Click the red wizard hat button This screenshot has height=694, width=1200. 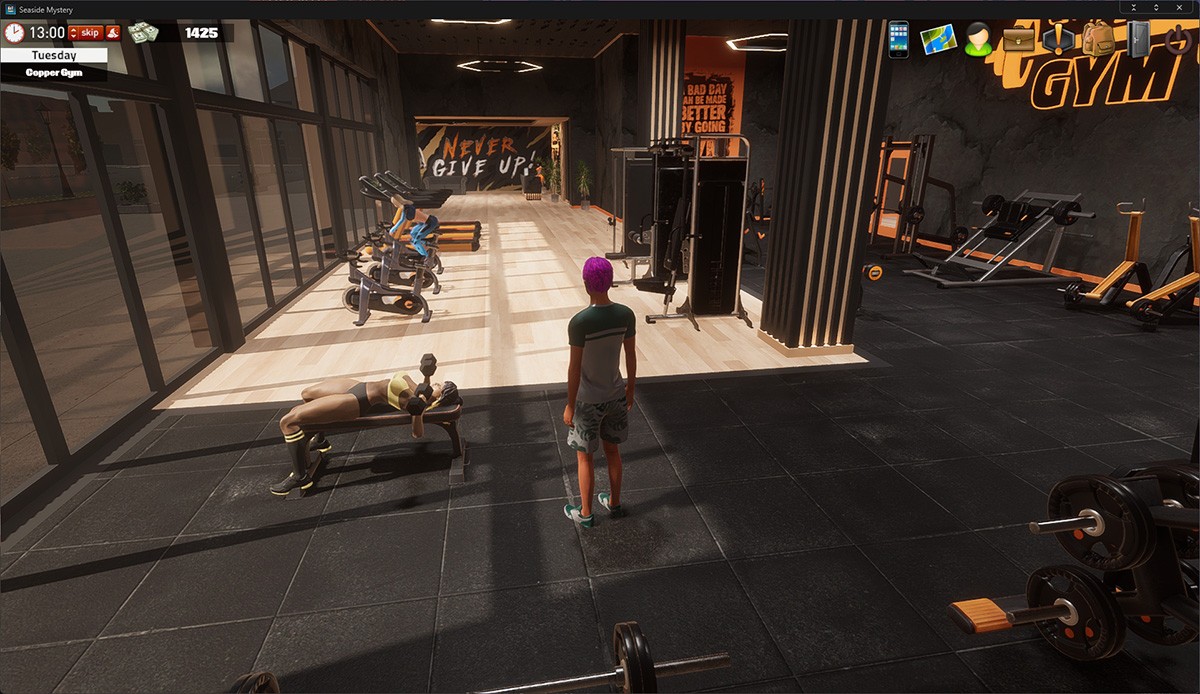click(x=113, y=33)
